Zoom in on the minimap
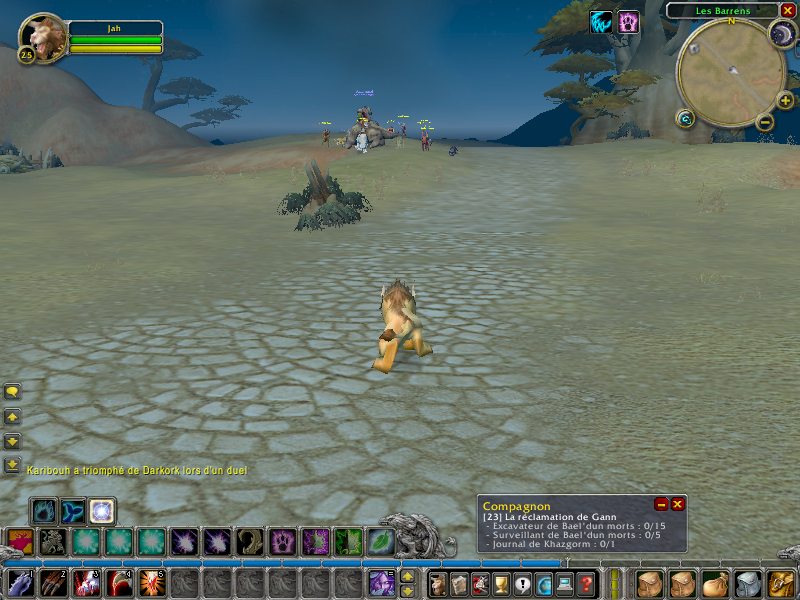 click(x=785, y=100)
